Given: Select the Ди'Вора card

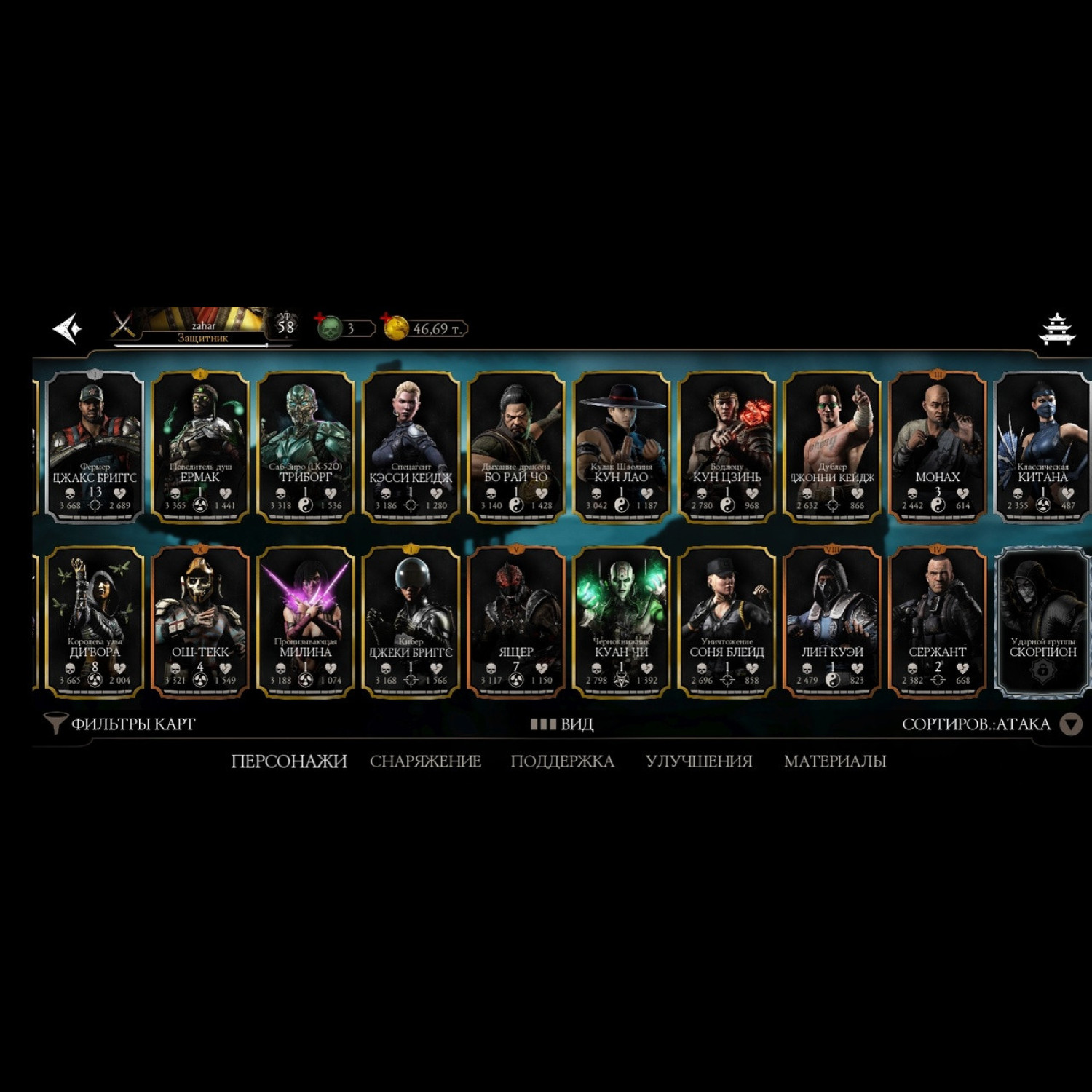Looking at the screenshot, I should tap(95, 622).
